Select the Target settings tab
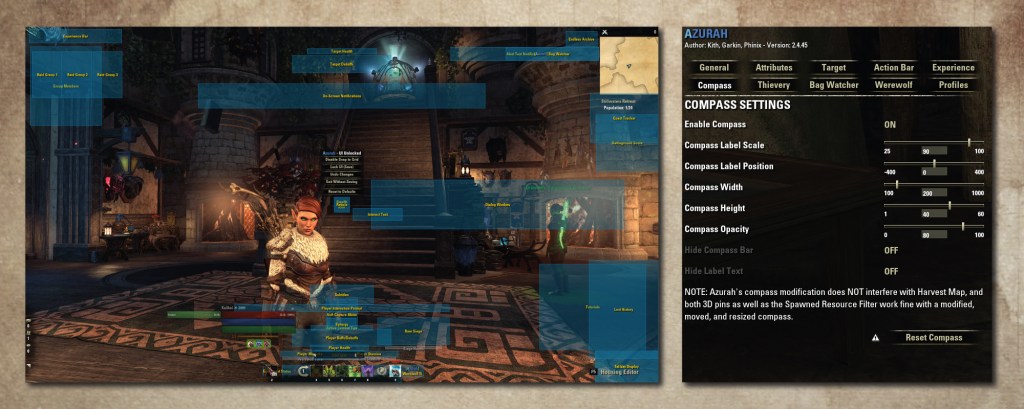 click(833, 67)
